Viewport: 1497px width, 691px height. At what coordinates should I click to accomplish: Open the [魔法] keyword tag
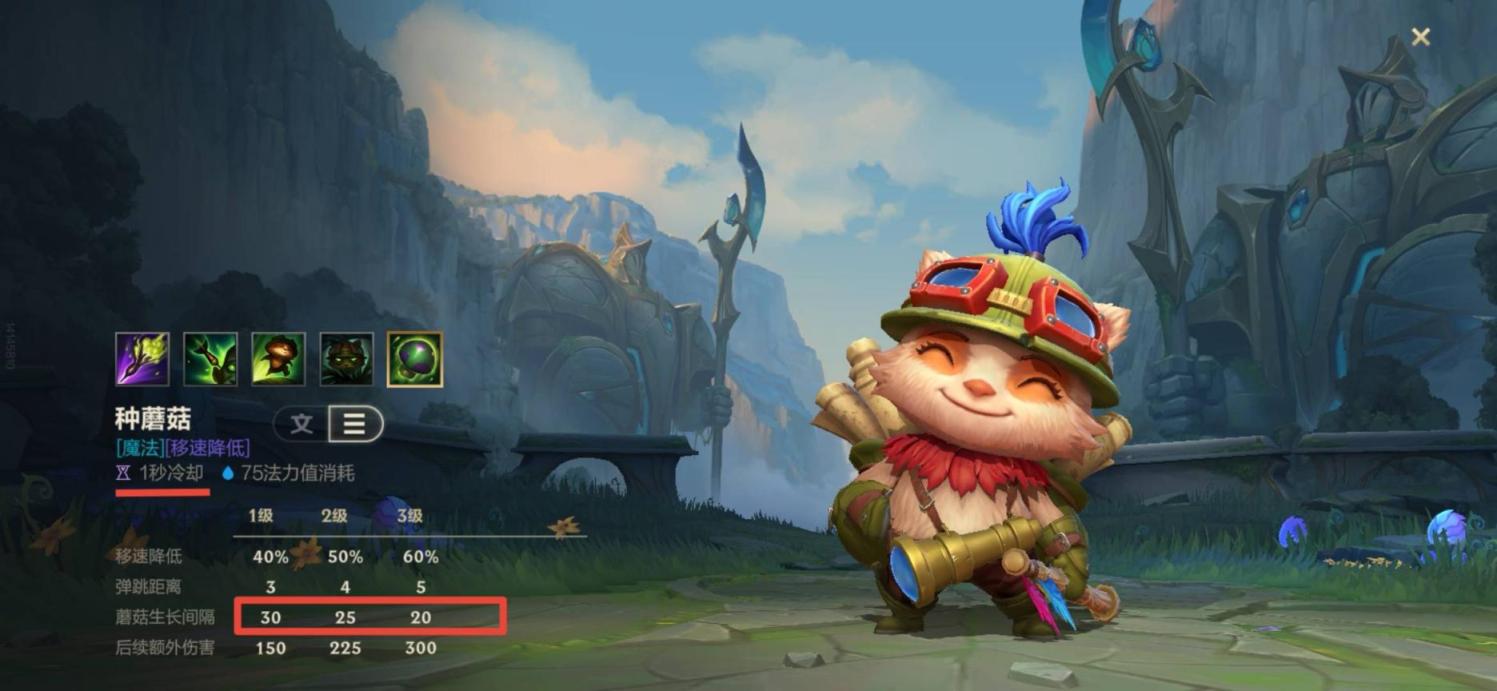pos(140,448)
